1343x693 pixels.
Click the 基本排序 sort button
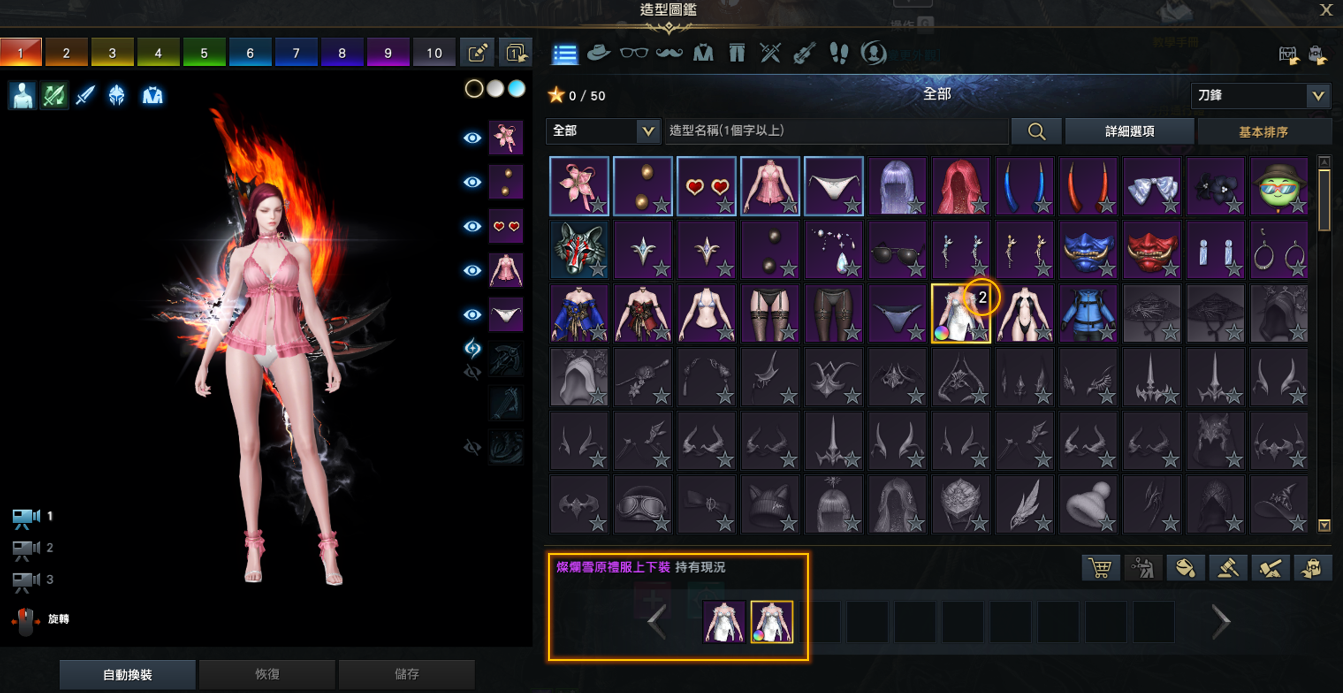coord(1263,131)
